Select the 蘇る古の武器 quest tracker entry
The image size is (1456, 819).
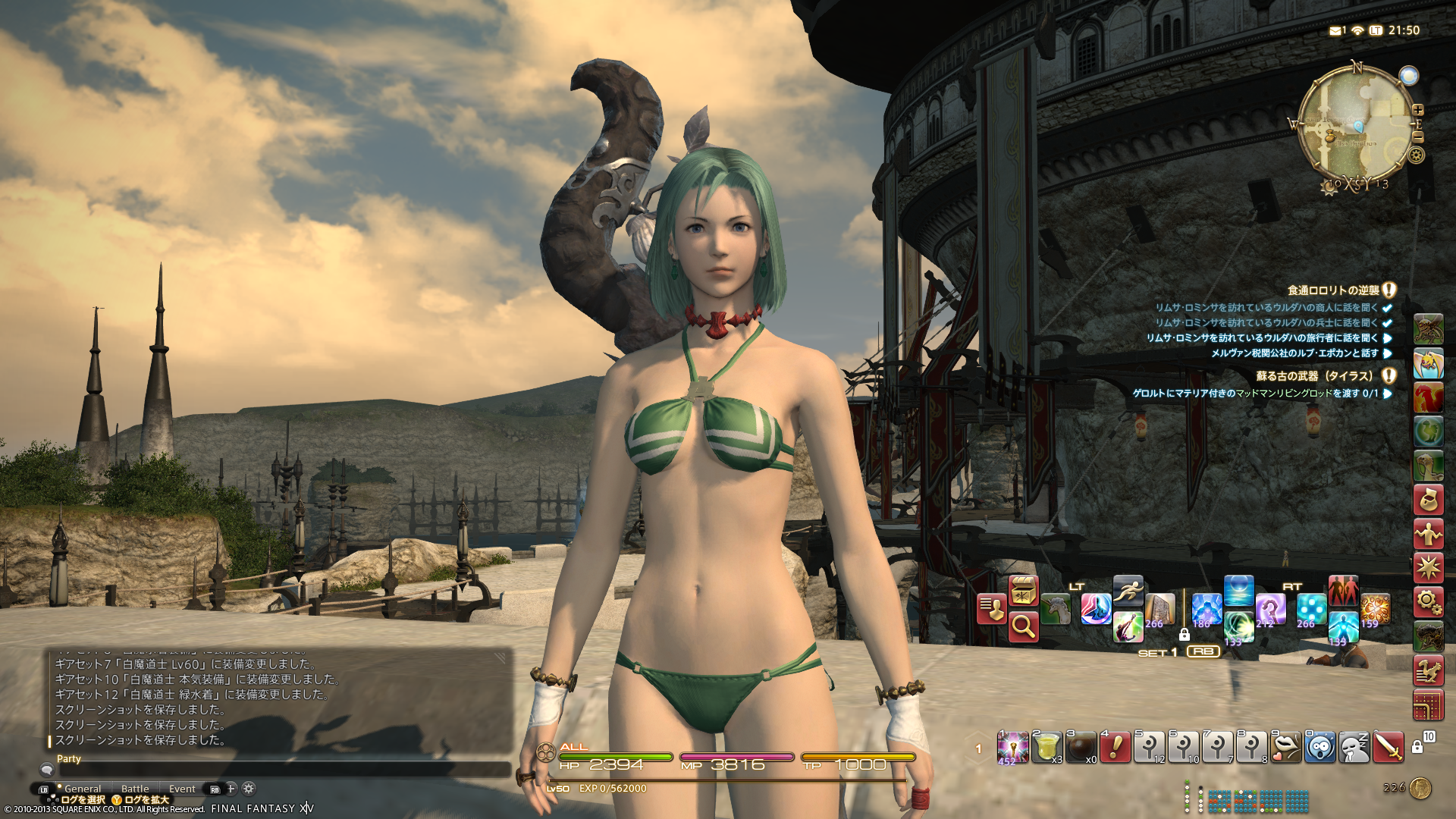pos(1314,376)
